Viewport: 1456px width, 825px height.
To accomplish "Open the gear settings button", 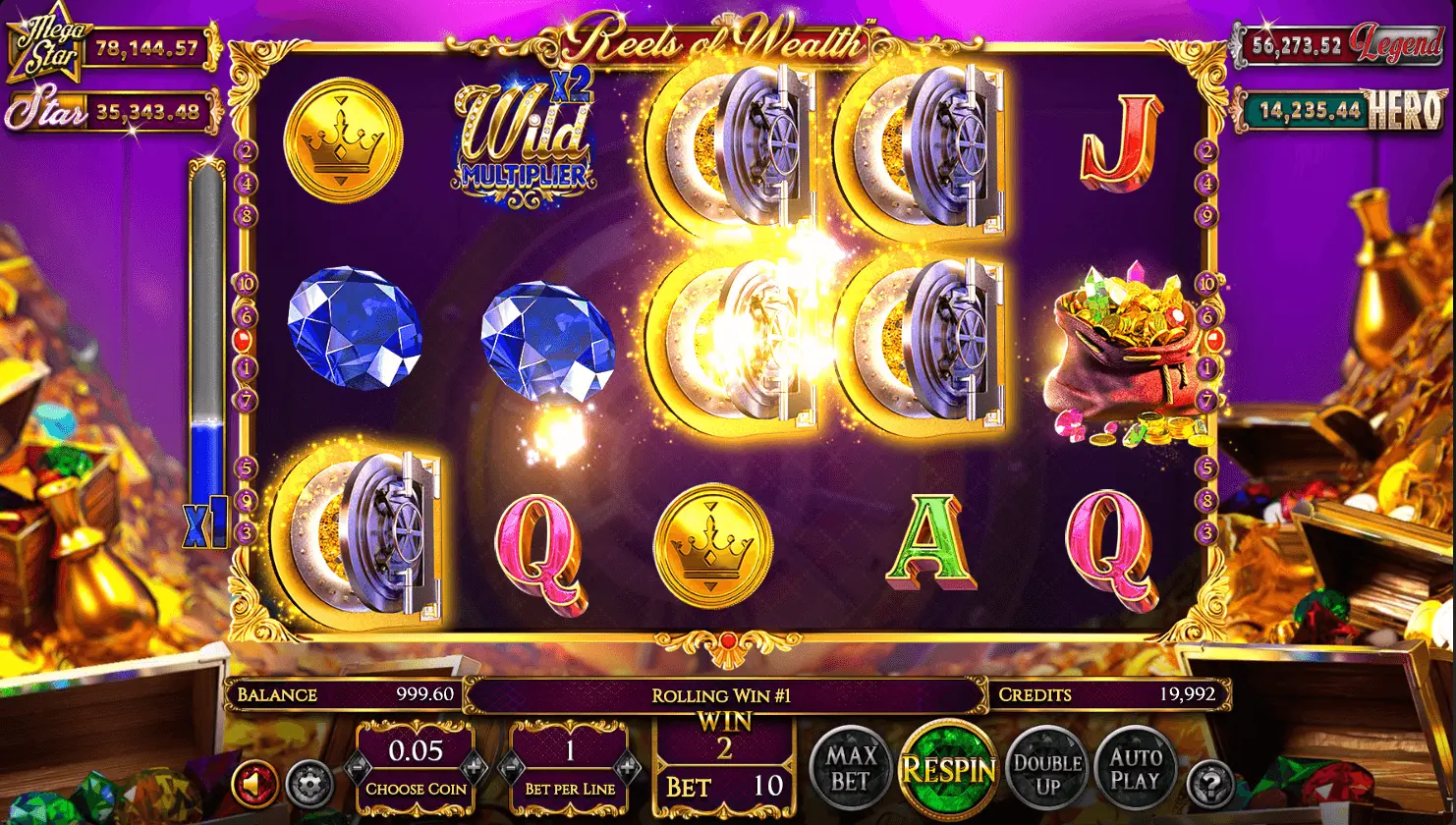I will point(308,785).
